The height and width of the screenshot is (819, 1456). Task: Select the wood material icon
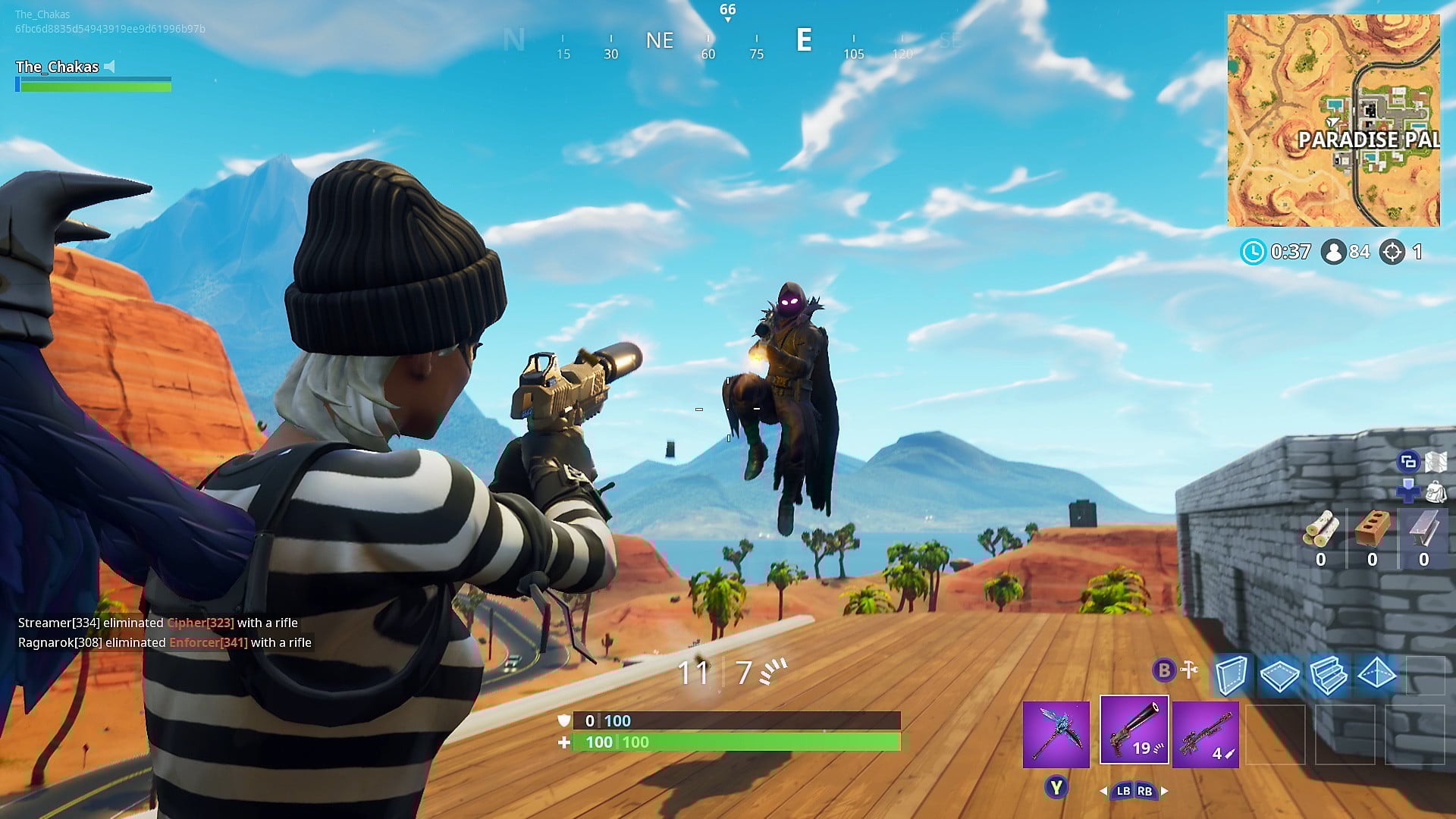click(x=1321, y=529)
